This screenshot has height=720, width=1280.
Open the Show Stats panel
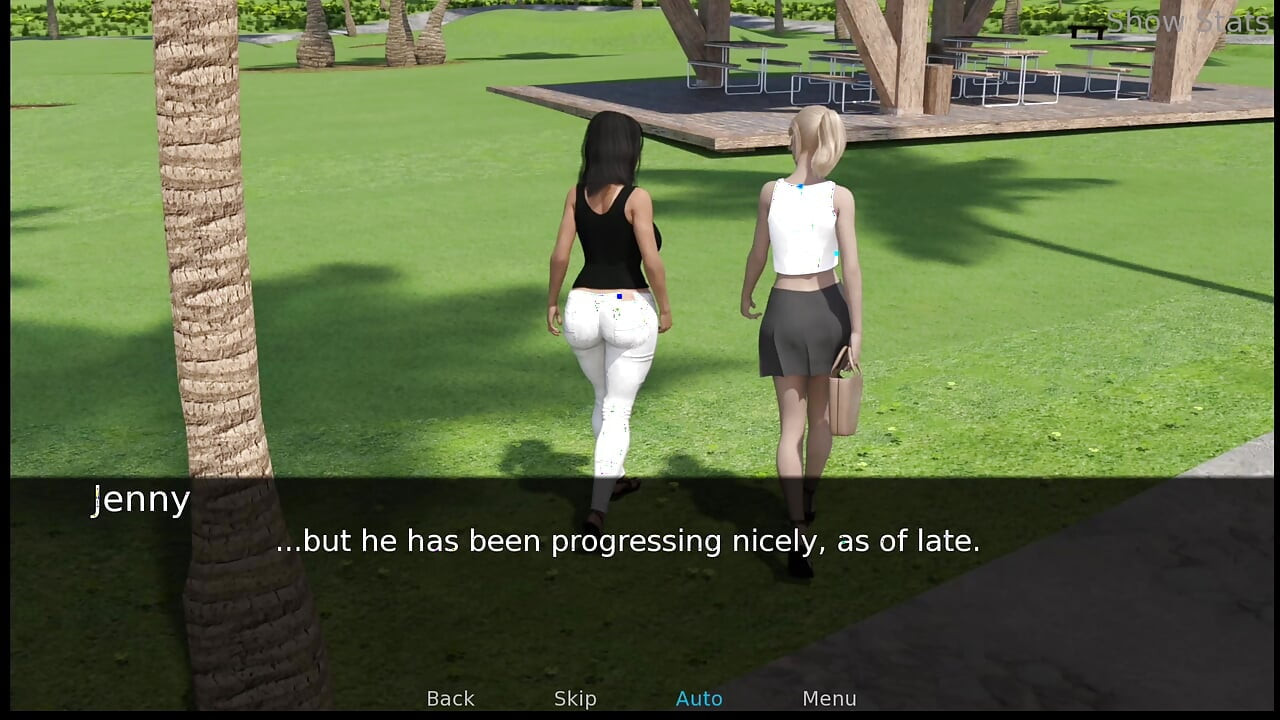click(x=1187, y=22)
